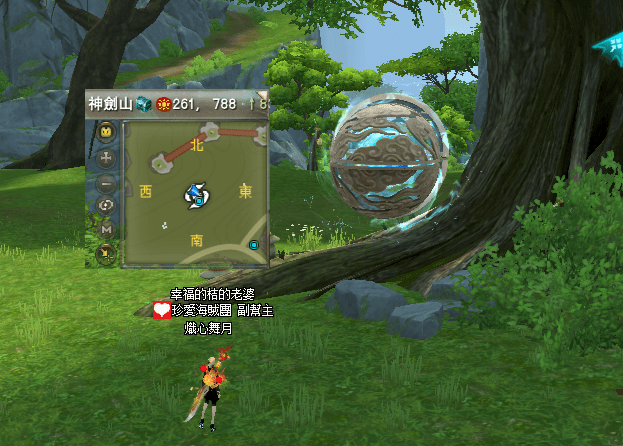Click the cyan star icon at the screen edge

point(608,45)
